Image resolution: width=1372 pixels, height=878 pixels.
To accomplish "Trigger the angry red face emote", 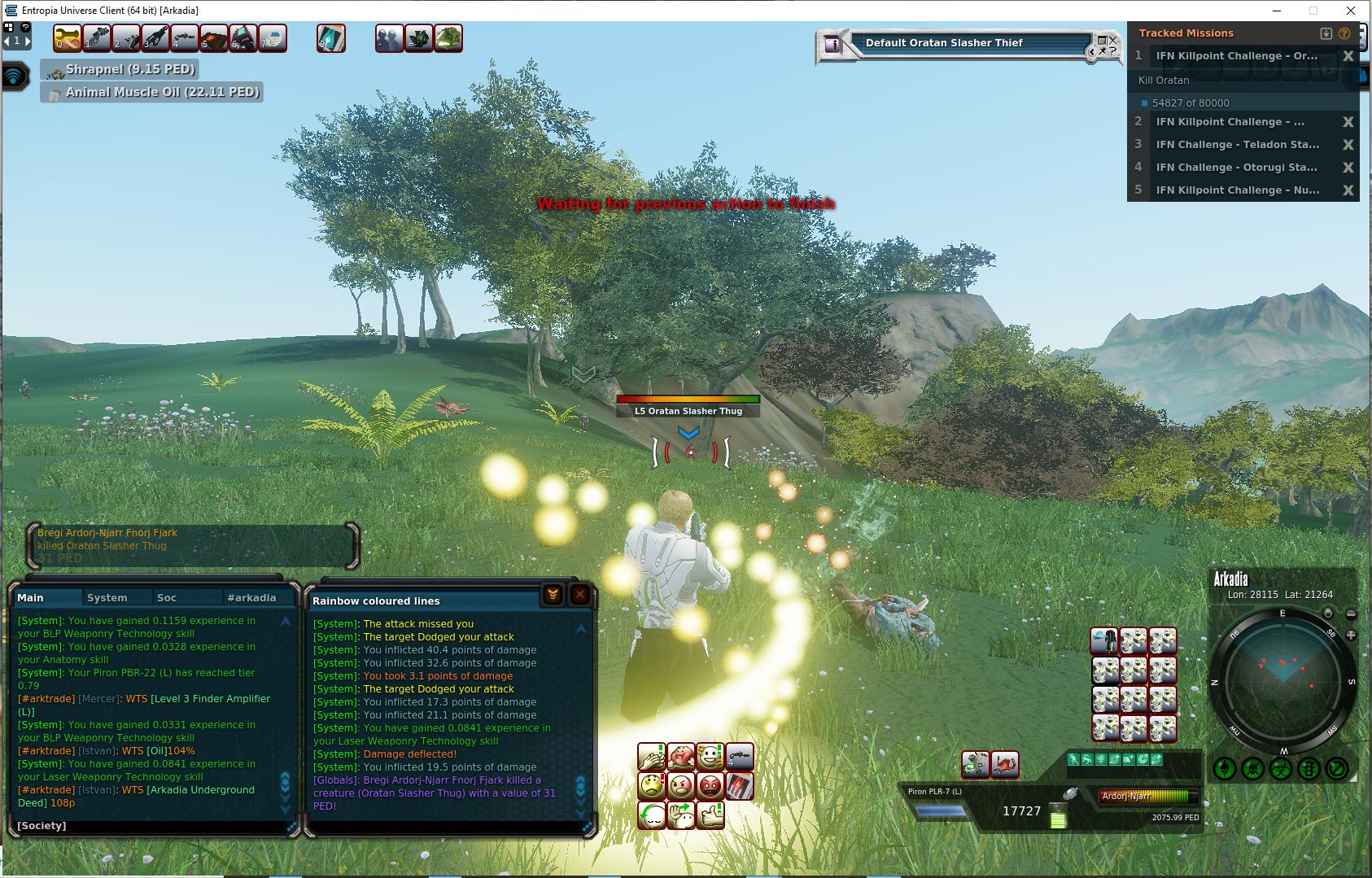I will [710, 786].
